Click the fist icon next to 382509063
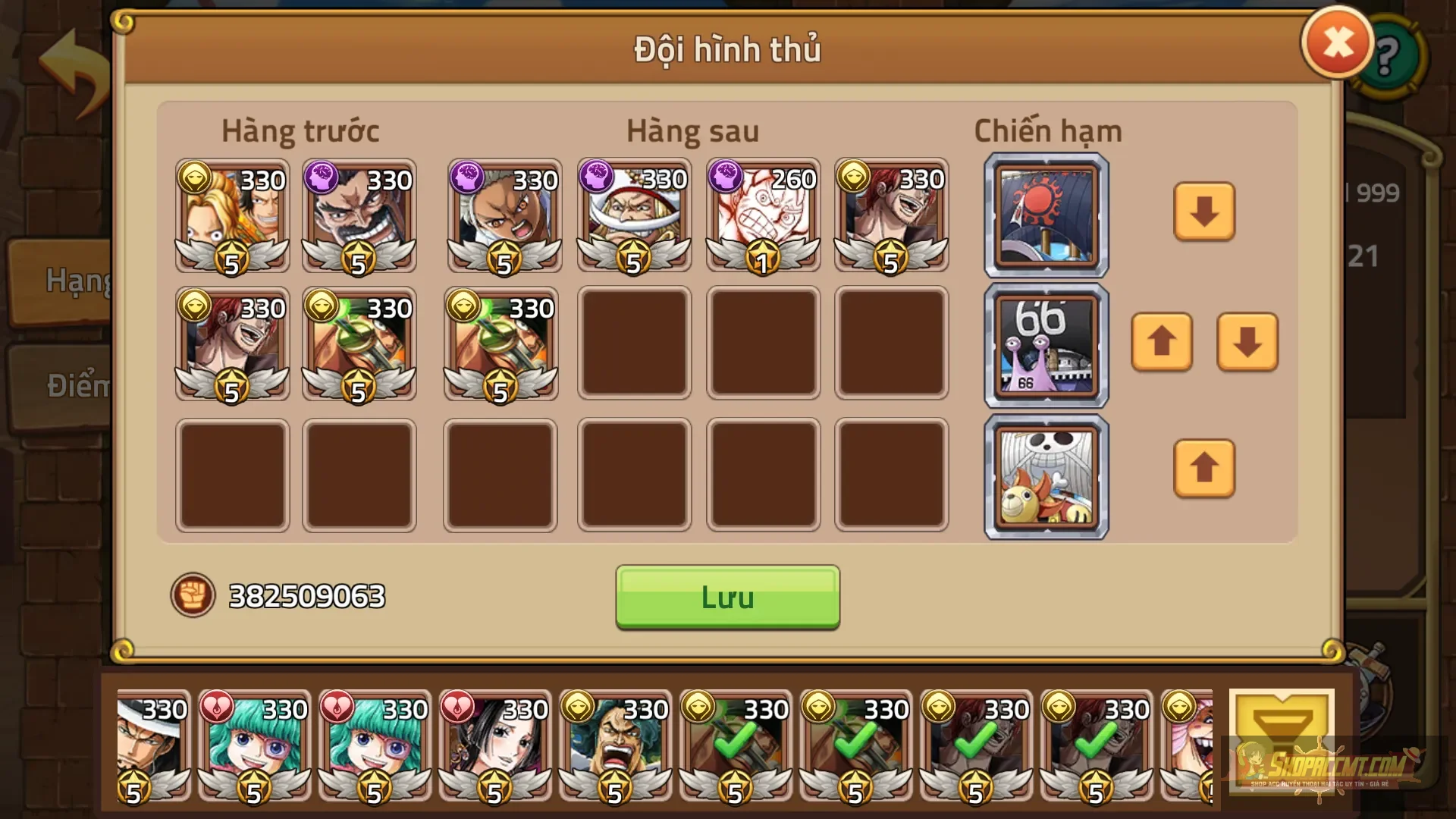The image size is (1456, 819). coord(193,597)
